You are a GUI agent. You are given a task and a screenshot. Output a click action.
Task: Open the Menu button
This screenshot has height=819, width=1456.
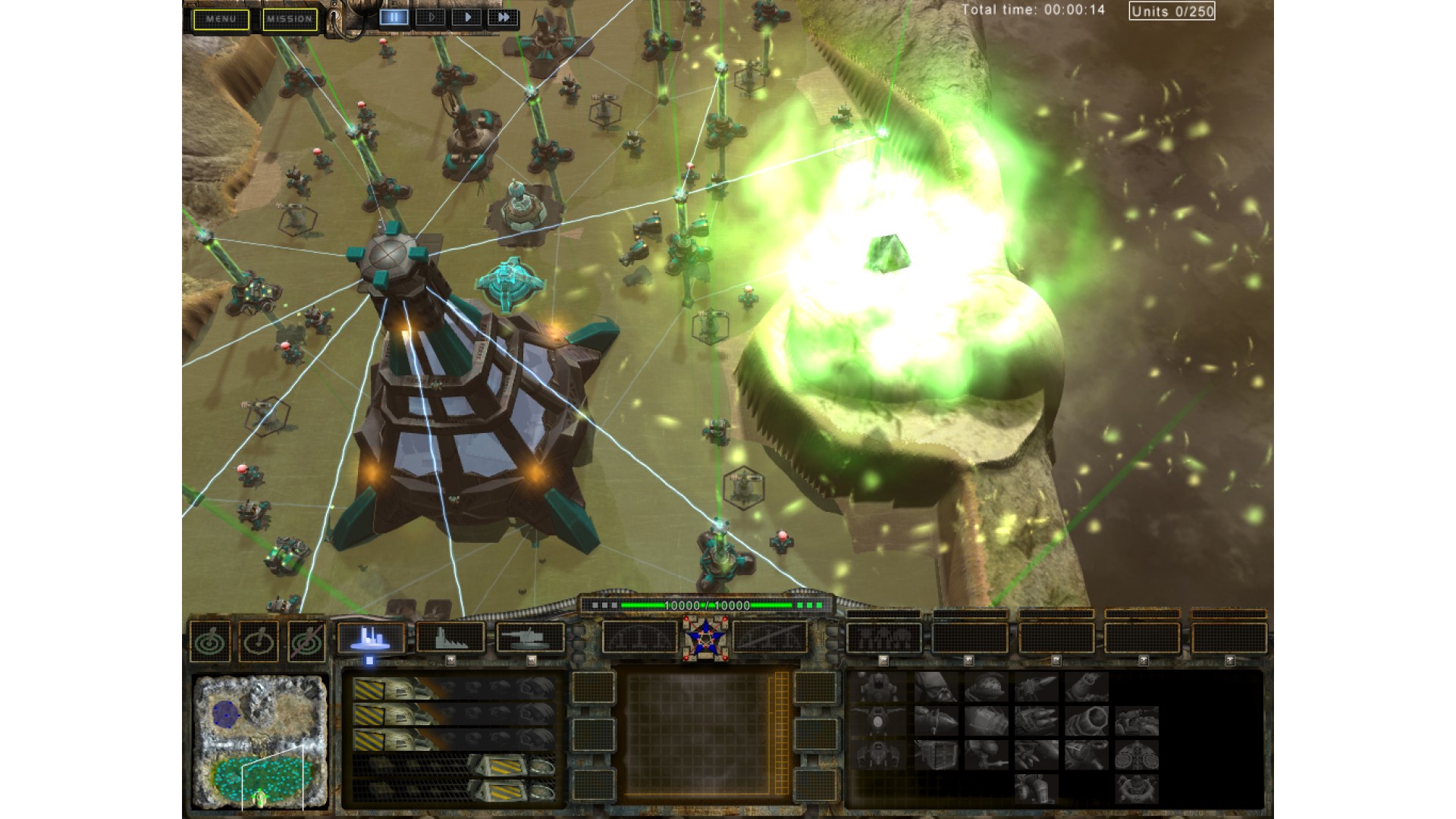click(221, 19)
